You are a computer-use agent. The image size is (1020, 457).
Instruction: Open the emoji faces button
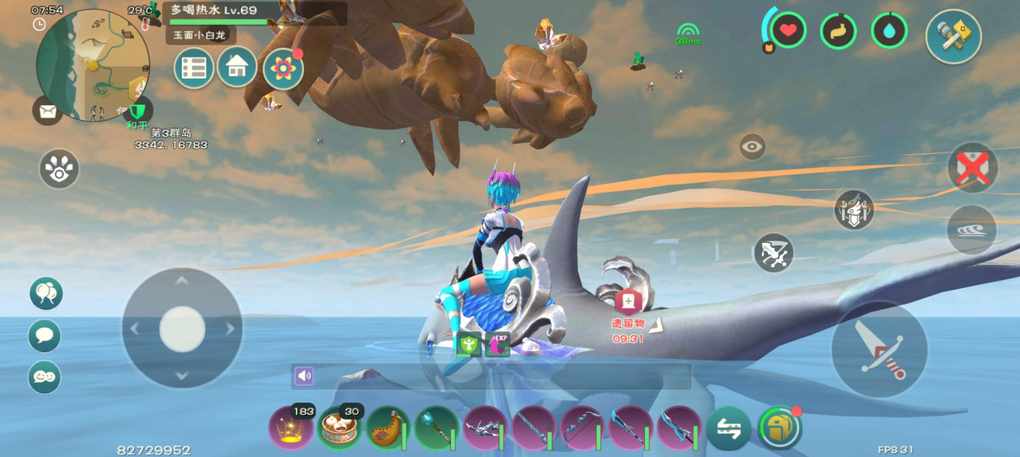point(45,377)
